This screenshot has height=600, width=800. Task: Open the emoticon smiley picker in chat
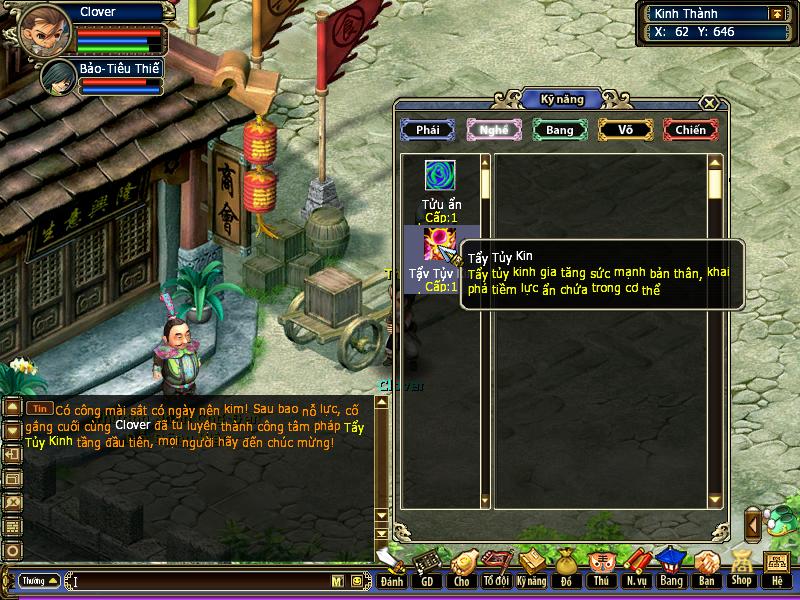click(355, 580)
